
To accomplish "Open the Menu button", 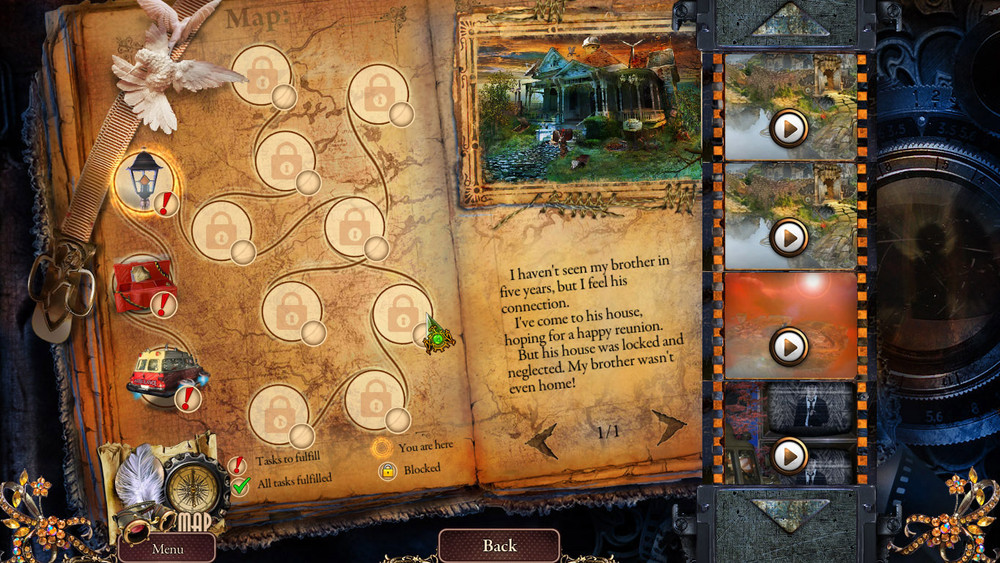I will 167,548.
